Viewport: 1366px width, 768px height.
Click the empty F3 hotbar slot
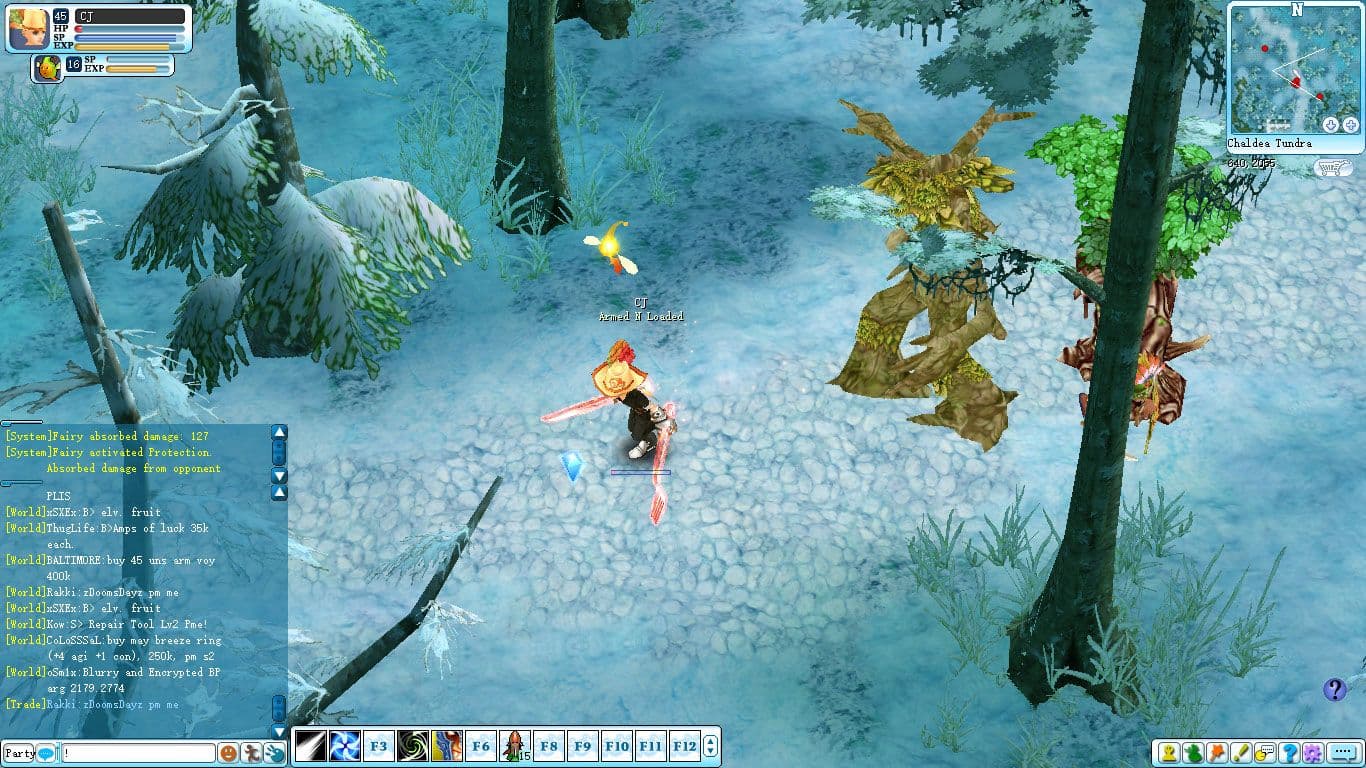point(378,746)
